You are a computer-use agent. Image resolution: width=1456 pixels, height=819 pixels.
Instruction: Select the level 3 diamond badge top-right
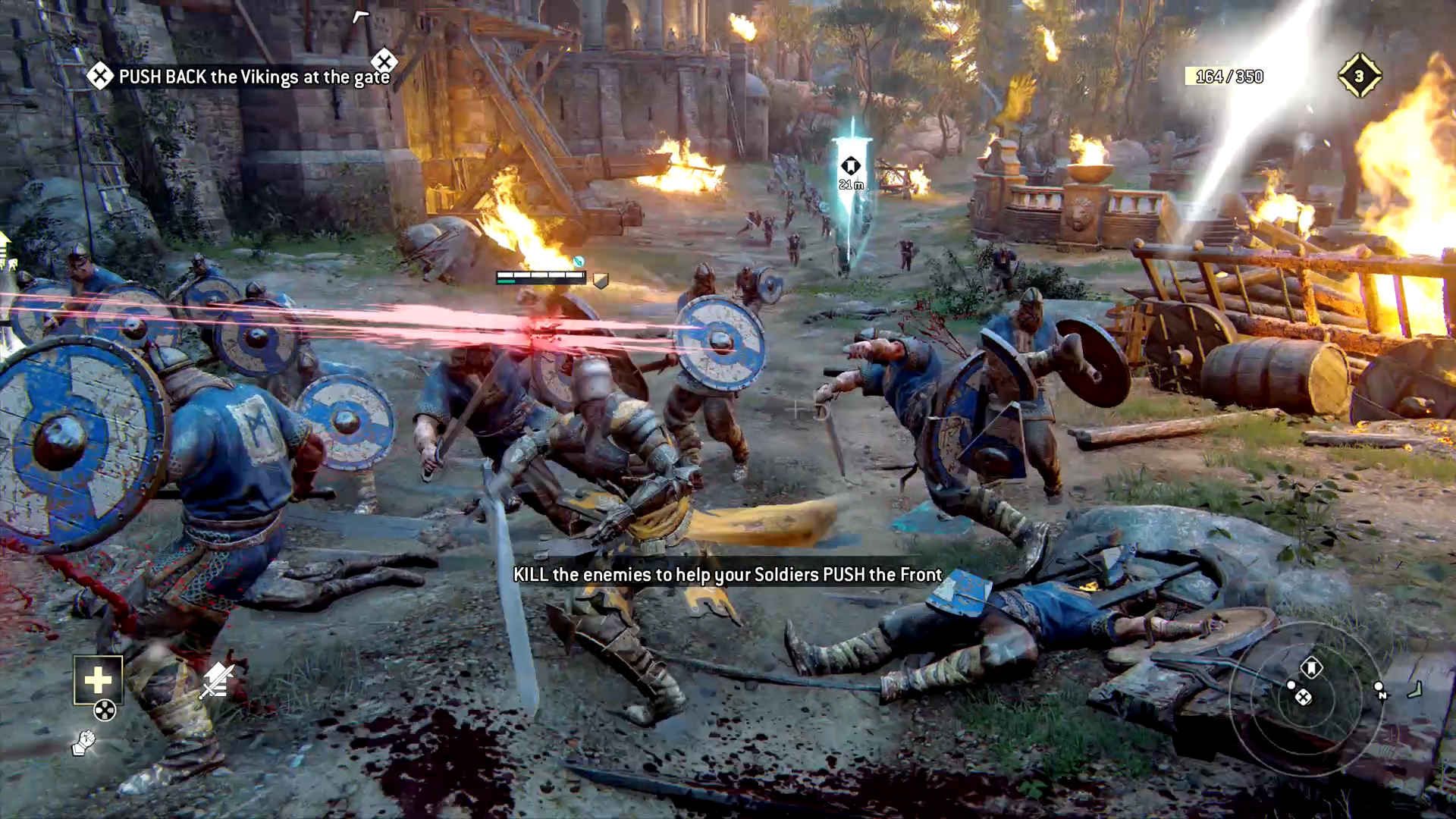coord(1360,74)
